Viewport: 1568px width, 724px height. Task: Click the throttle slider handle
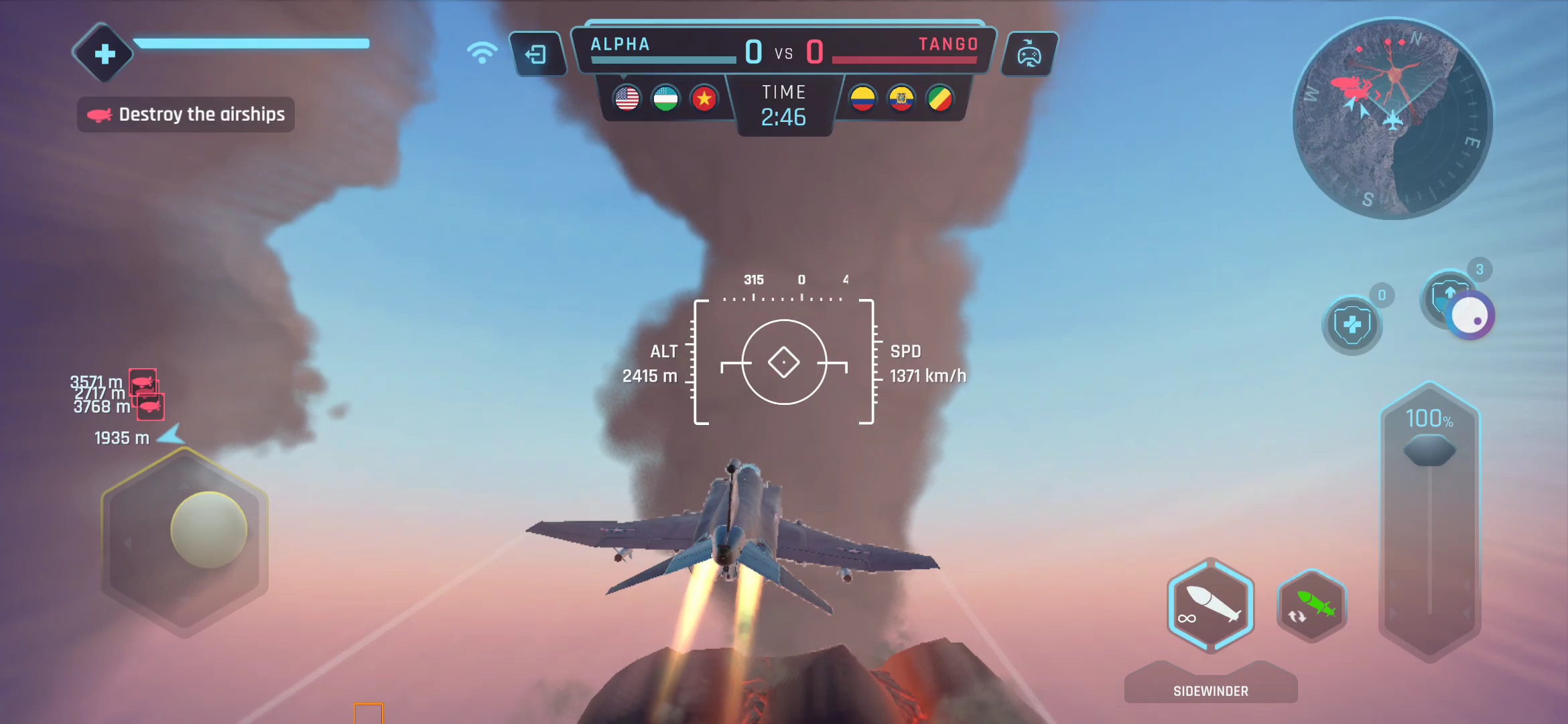[1429, 450]
